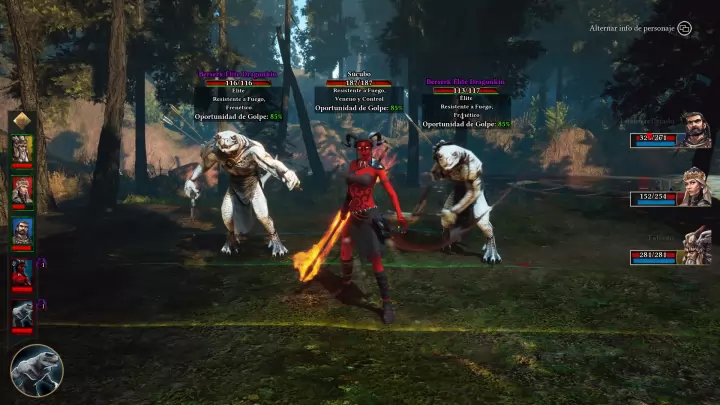Select the red succubus turn order portrait
This screenshot has width=720, height=405.
tap(21, 272)
